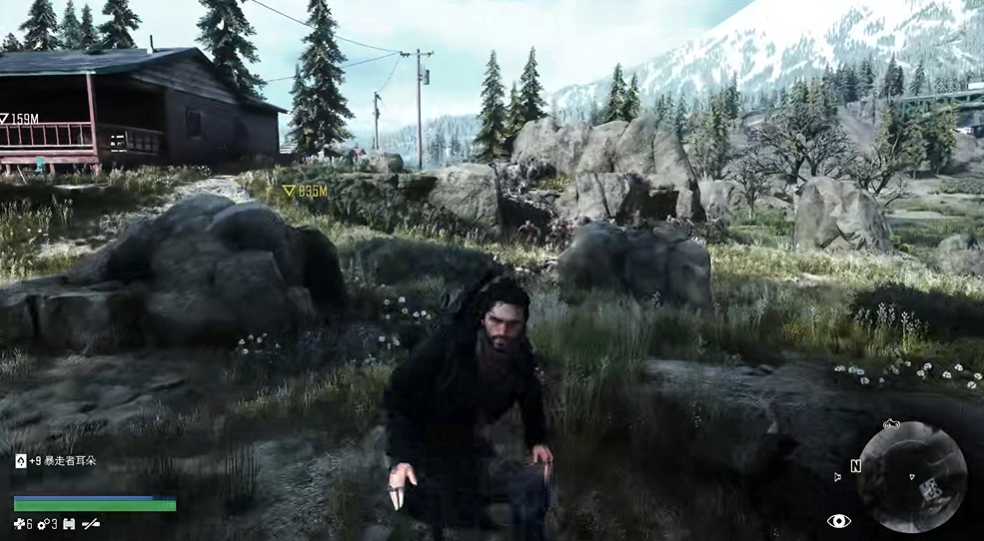This screenshot has height=541, width=984.
Task: Click the melee knife weapon icon
Action: [x=91, y=523]
